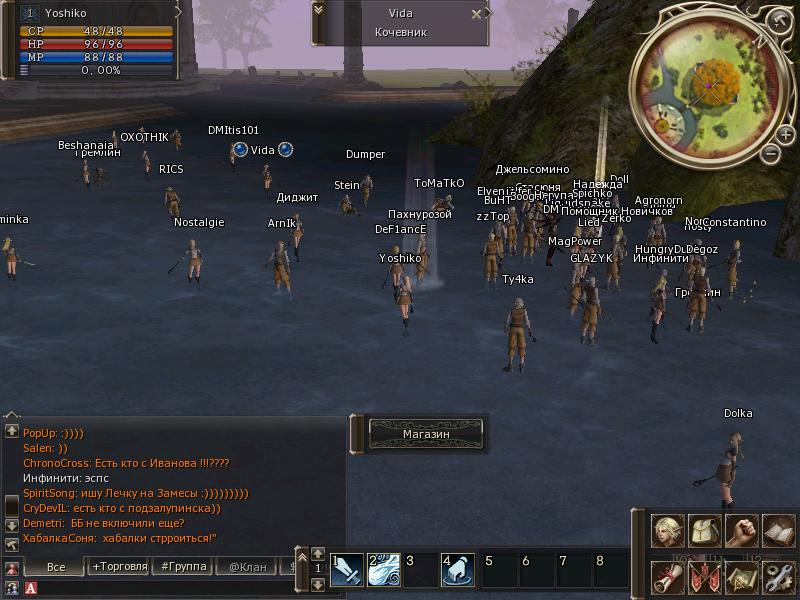Select the @Клан chat tab
Viewport: 800px width, 600px height.
tap(247, 567)
